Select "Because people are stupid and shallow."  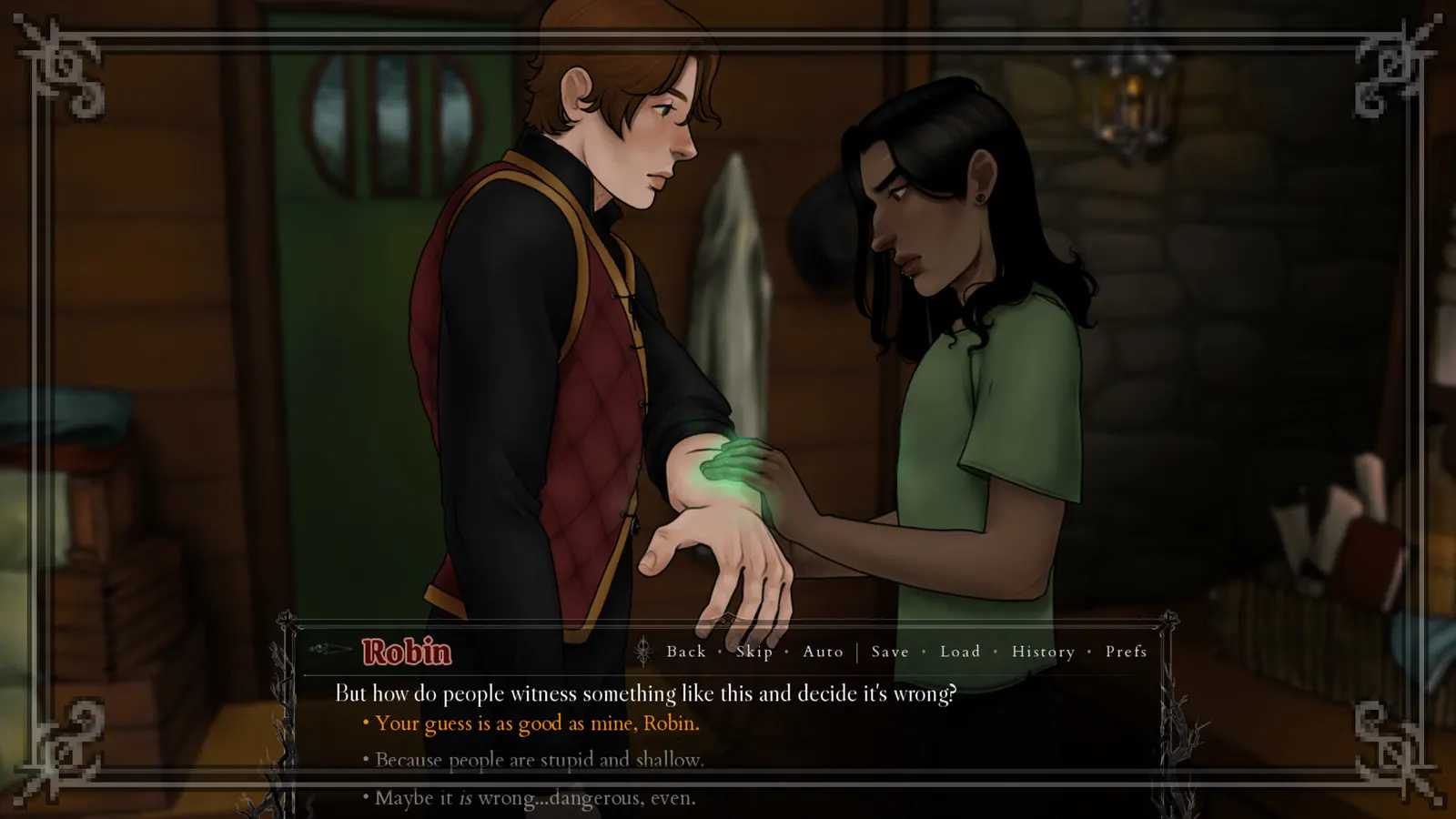pyautogui.click(x=539, y=760)
